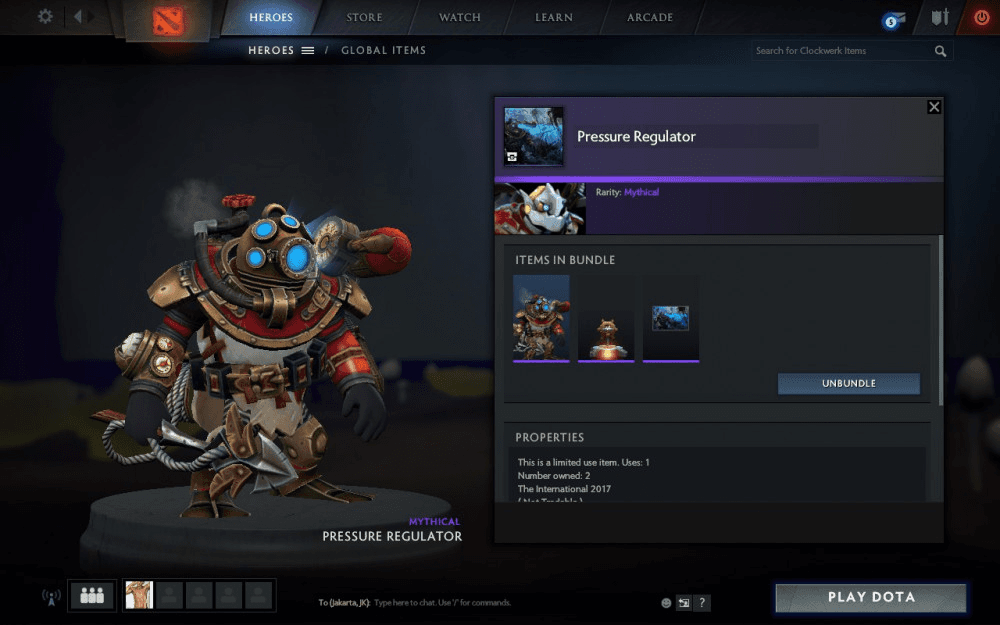The height and width of the screenshot is (625, 1000).
Task: Go to the Watch tab
Action: coord(459,17)
